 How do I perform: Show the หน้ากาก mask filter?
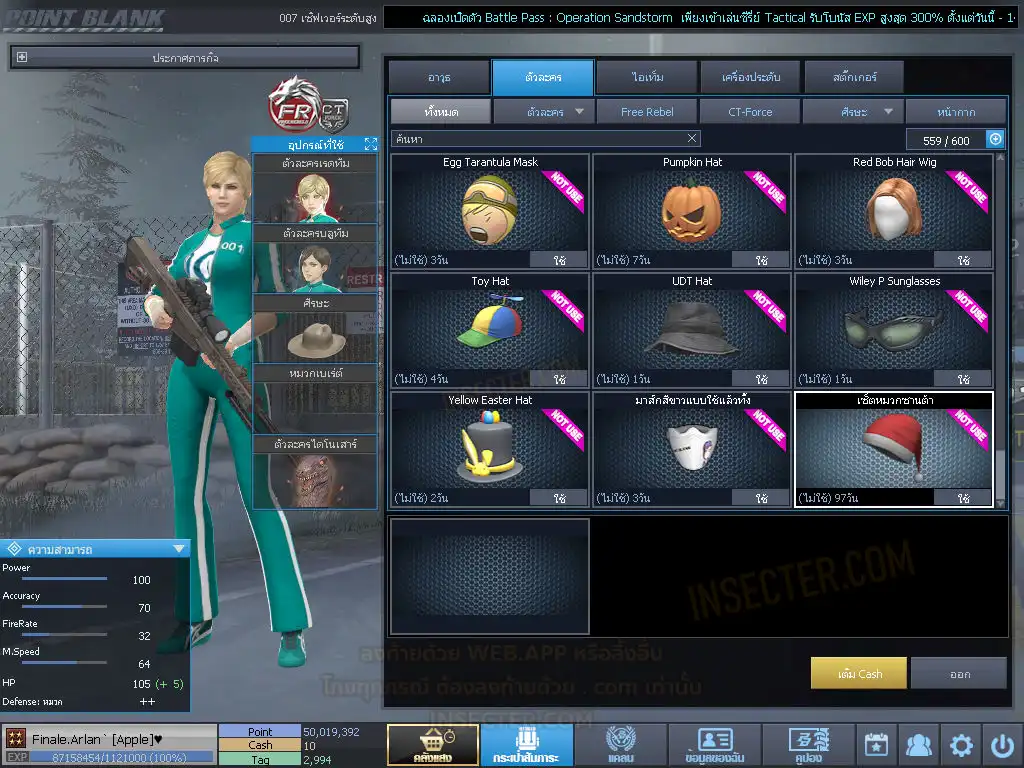click(956, 112)
